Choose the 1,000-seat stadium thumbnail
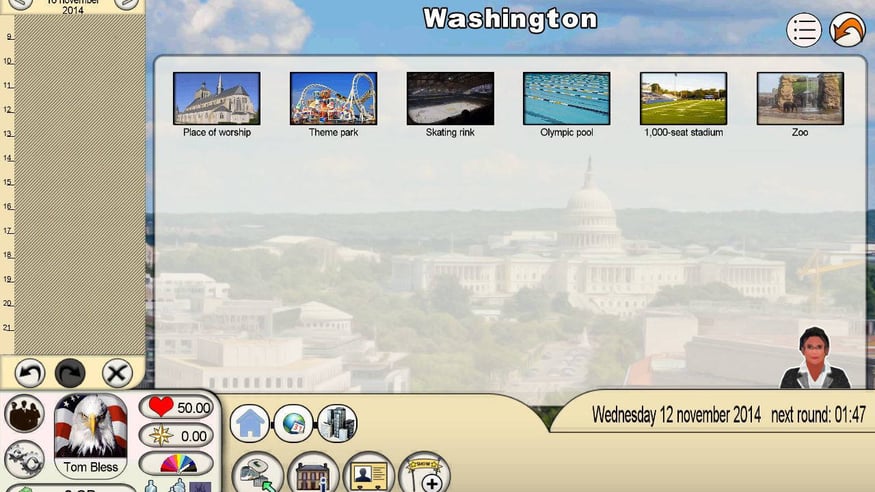The image size is (875, 492). pyautogui.click(x=683, y=98)
